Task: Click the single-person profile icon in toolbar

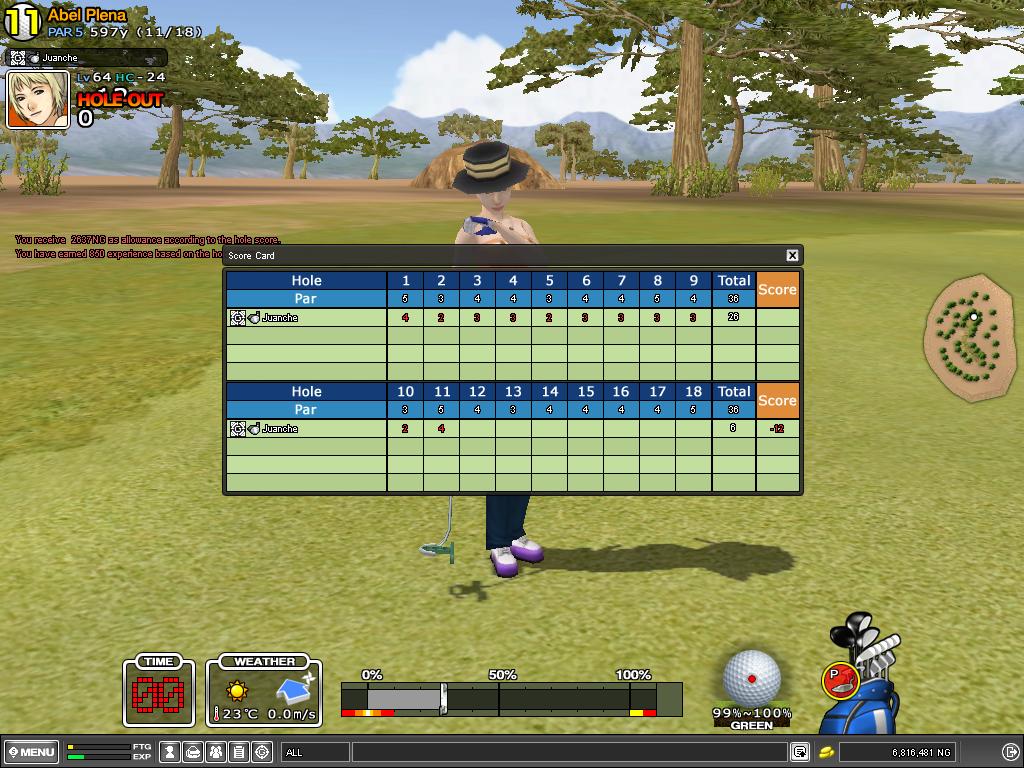Action: tap(170, 752)
